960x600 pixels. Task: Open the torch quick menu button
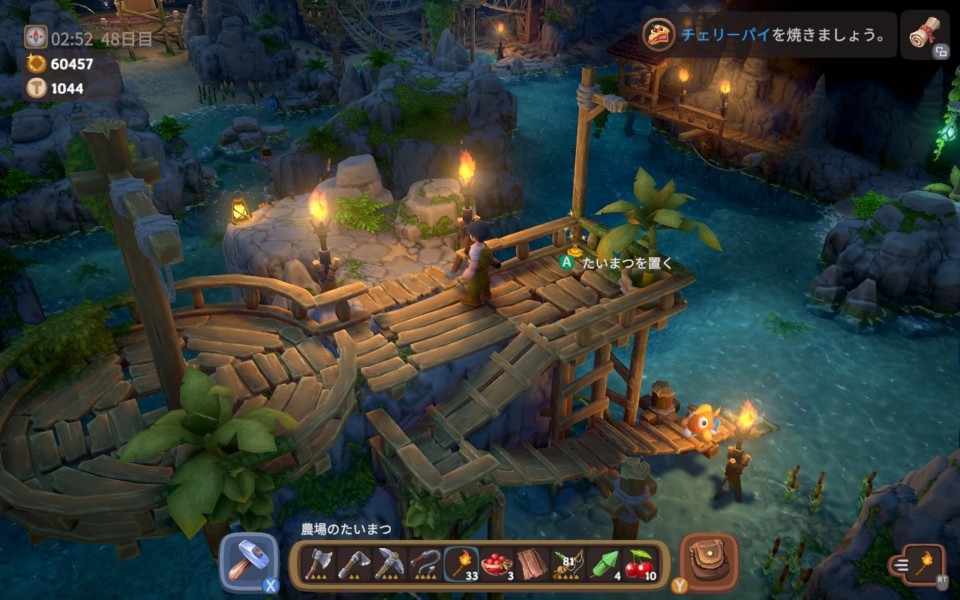[917, 564]
